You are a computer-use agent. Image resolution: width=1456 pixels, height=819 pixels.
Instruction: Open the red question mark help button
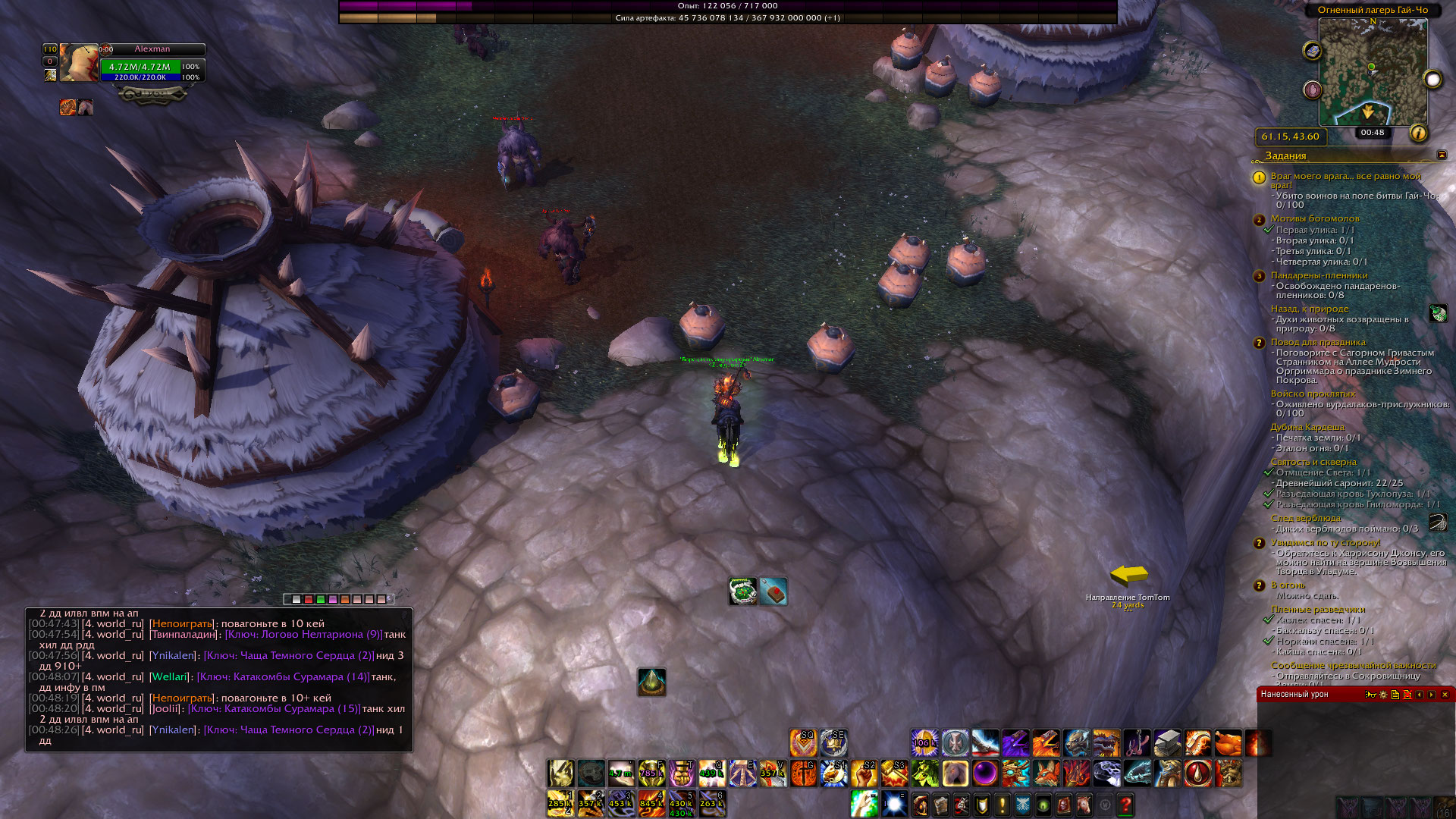point(1125,804)
